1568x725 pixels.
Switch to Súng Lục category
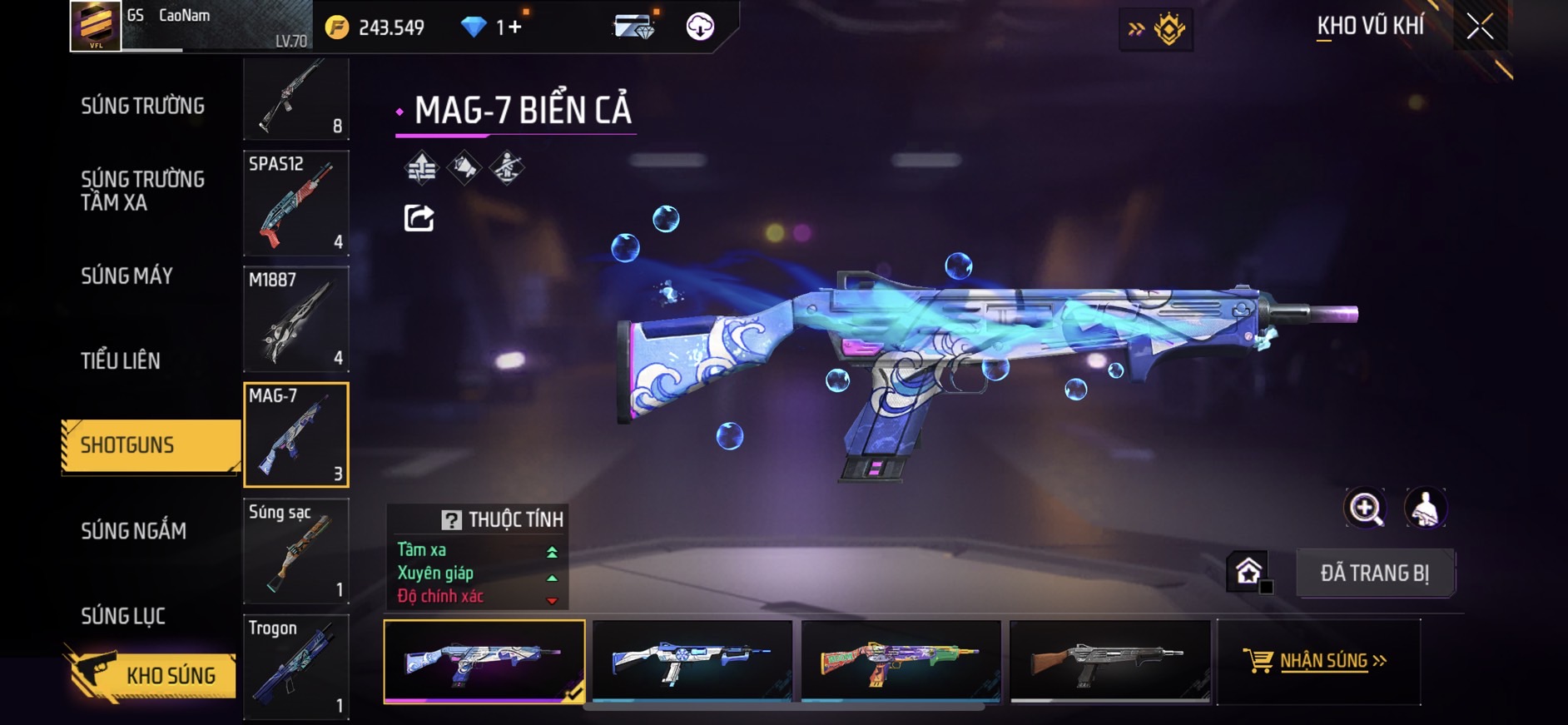[123, 616]
